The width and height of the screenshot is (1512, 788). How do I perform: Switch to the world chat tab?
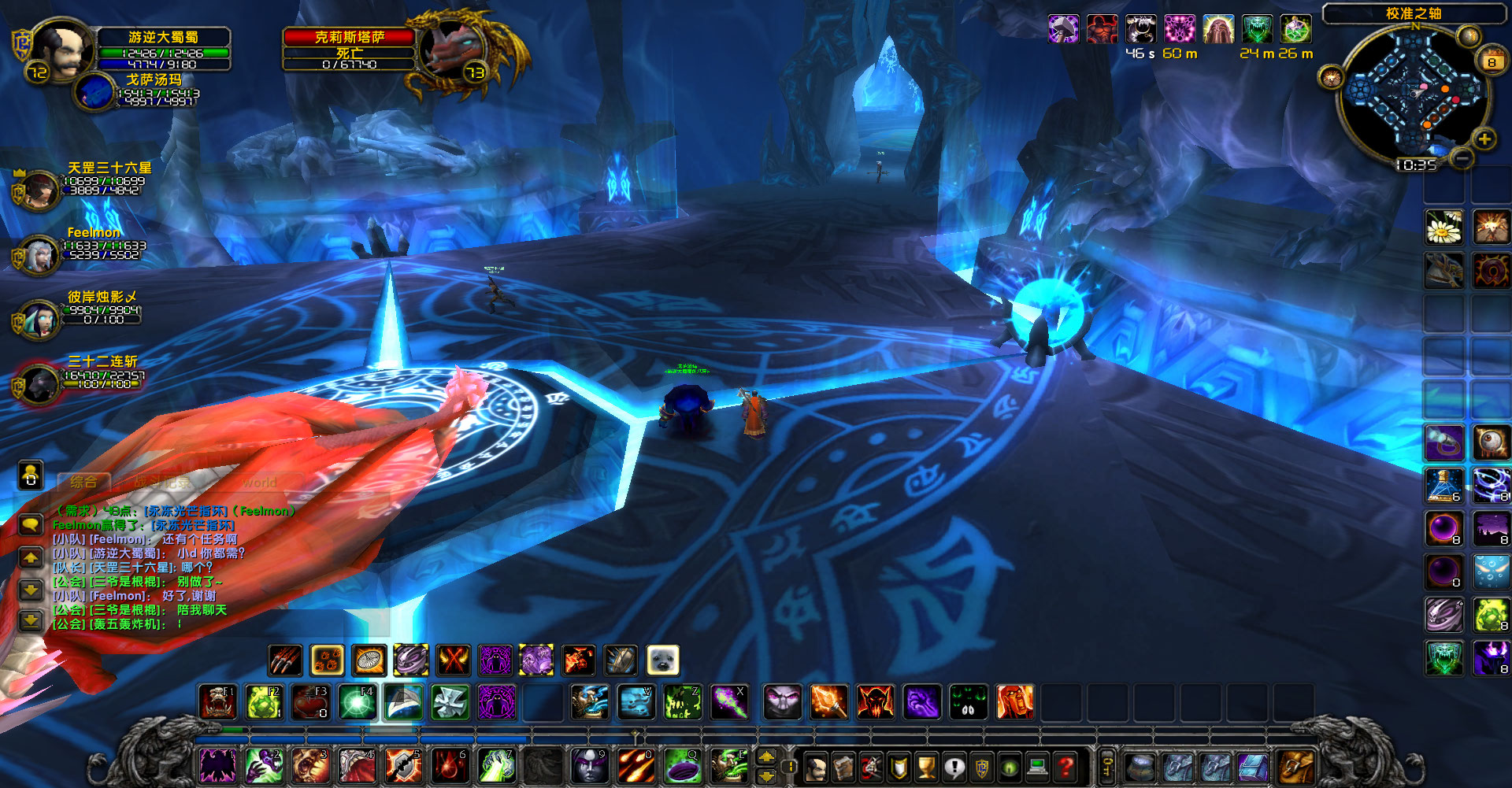point(260,482)
